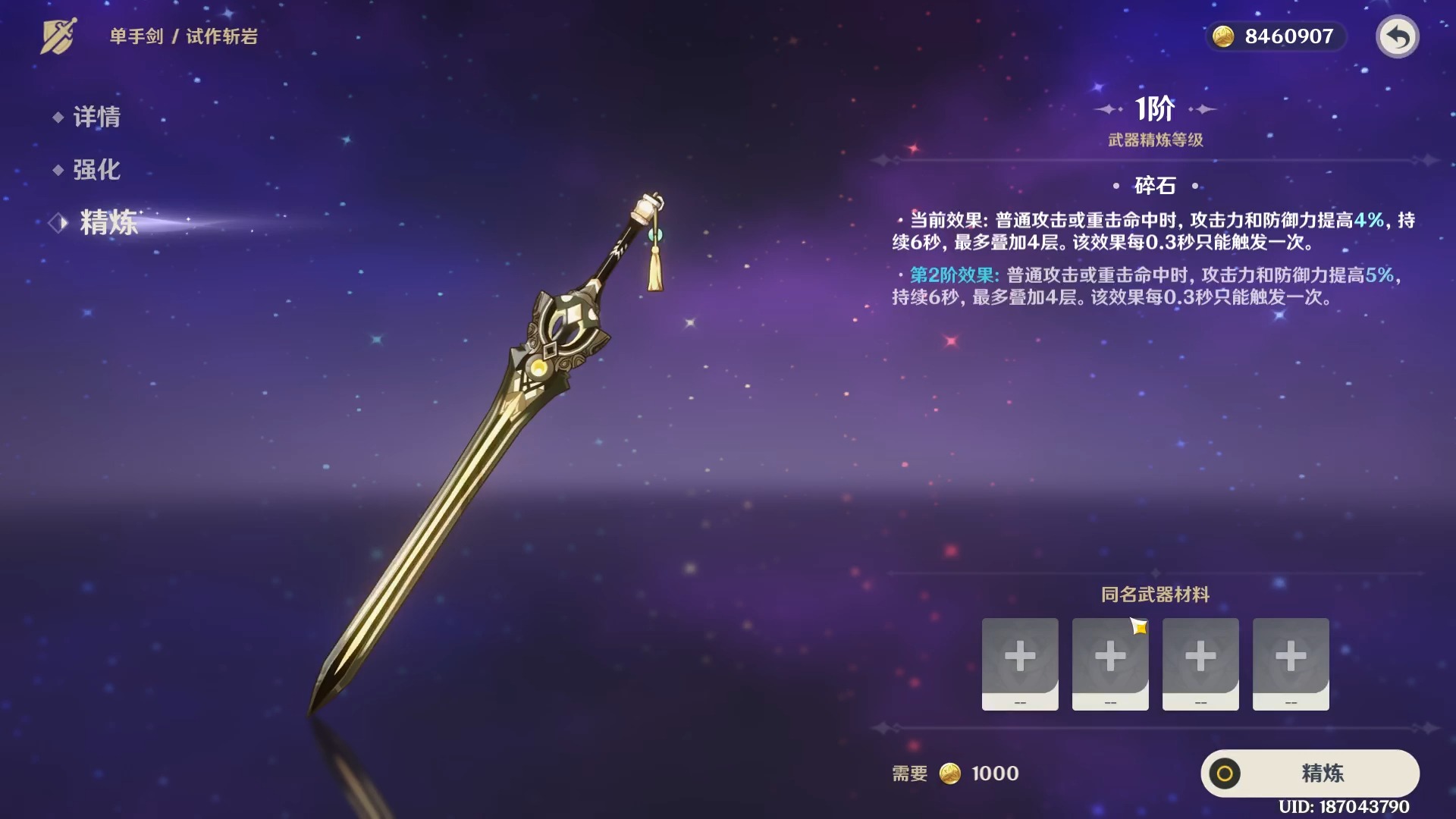Click the 碎石 weapon passive name
This screenshot has height=819, width=1456.
click(1153, 185)
